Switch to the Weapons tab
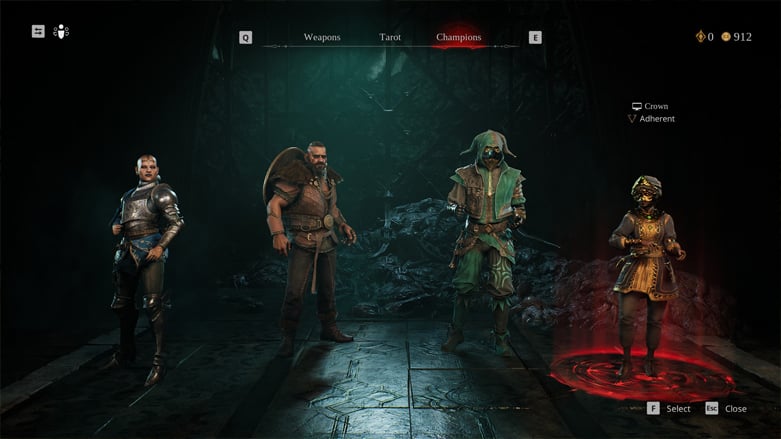 pyautogui.click(x=322, y=38)
